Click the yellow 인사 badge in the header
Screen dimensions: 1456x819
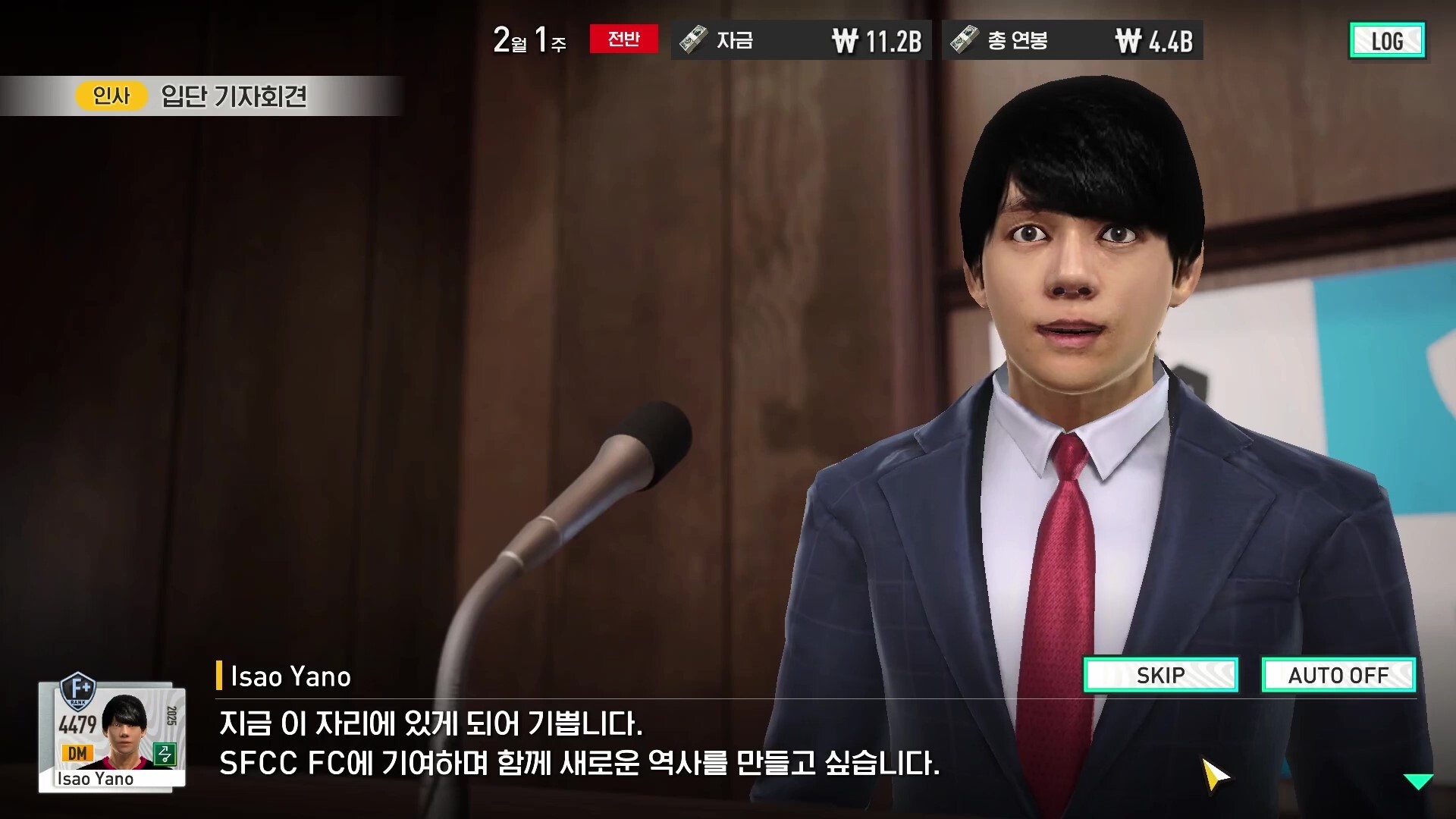point(111,96)
